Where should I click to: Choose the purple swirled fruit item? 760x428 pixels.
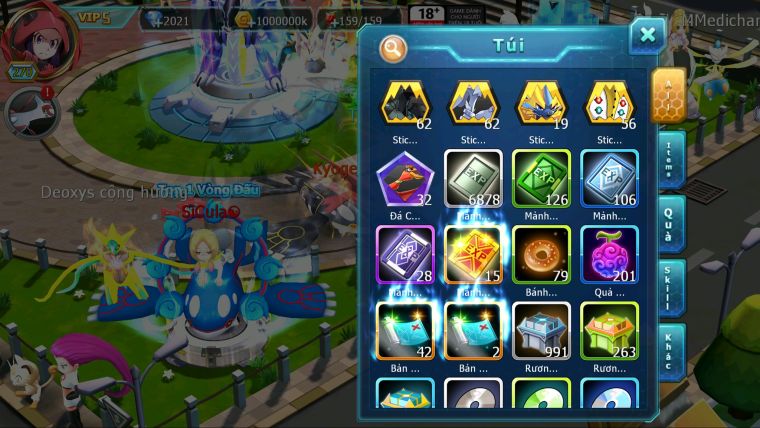pyautogui.click(x=609, y=254)
